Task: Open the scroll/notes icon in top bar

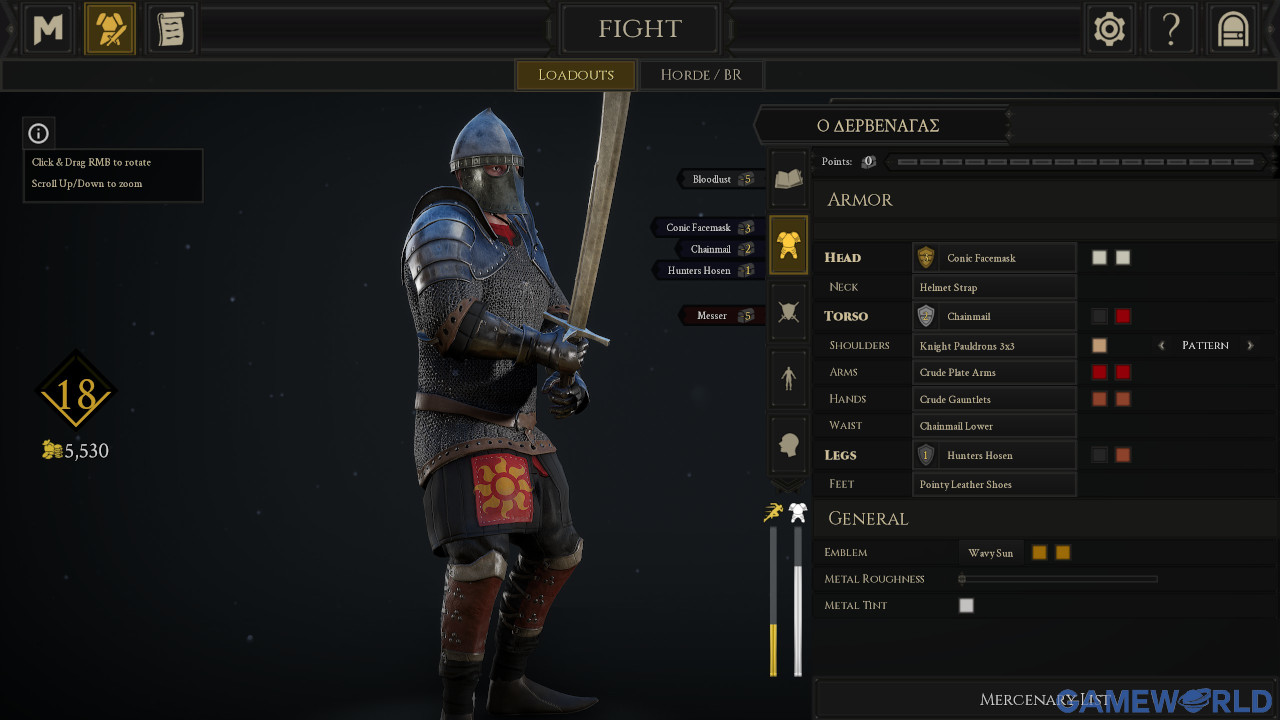Action: (x=171, y=28)
